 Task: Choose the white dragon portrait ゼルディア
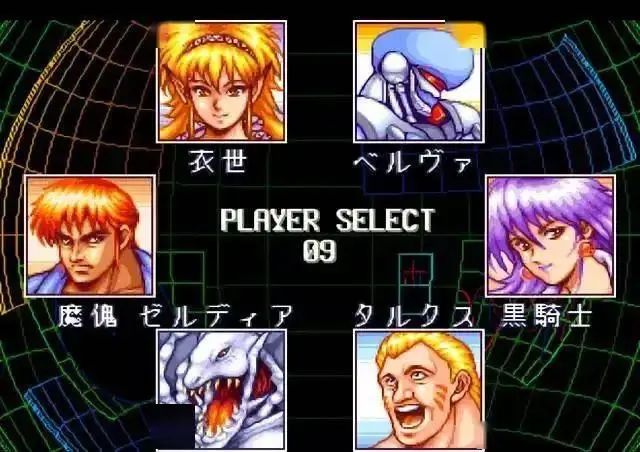click(x=221, y=390)
